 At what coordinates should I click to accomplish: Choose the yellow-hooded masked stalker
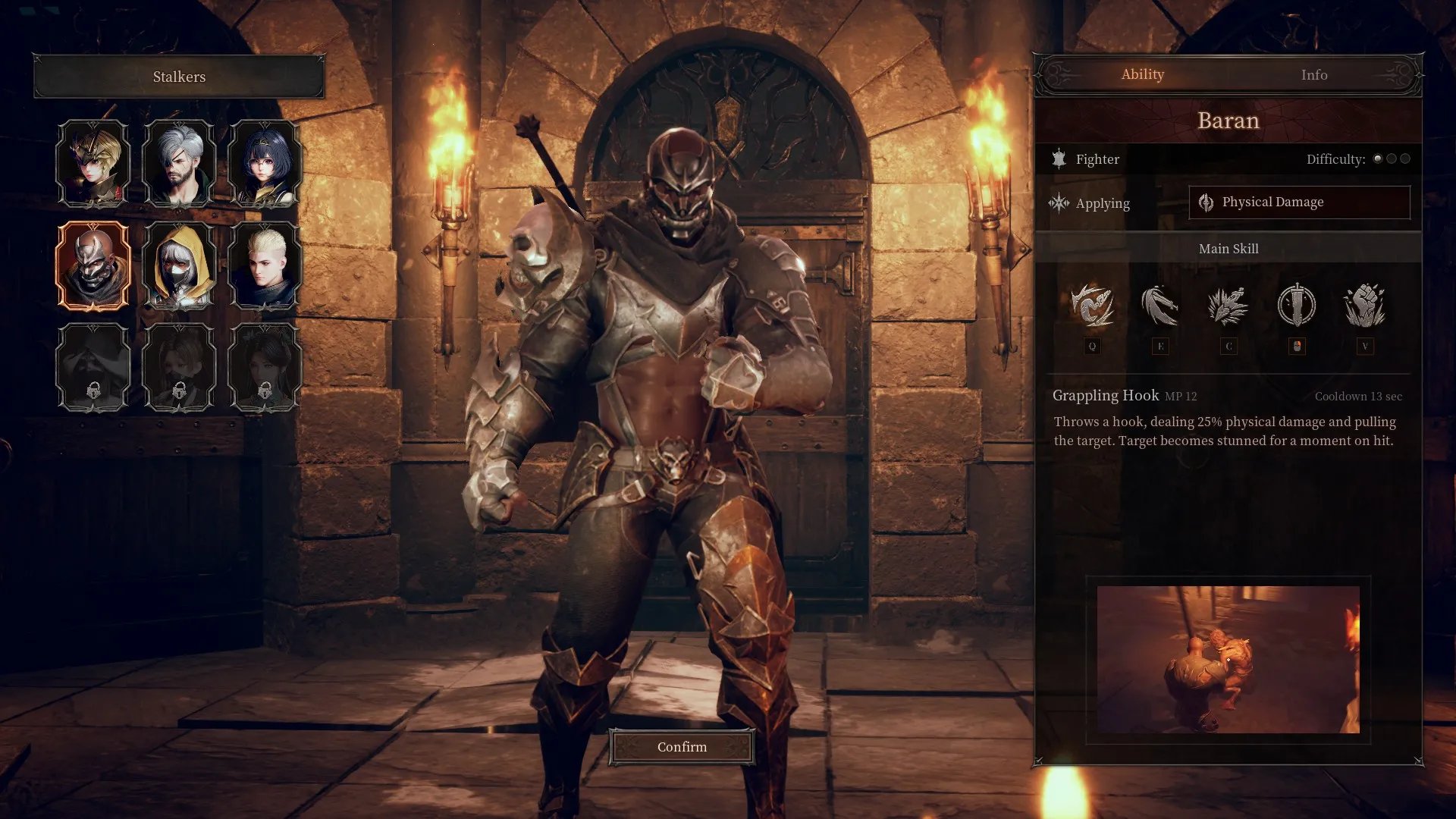pos(179,265)
